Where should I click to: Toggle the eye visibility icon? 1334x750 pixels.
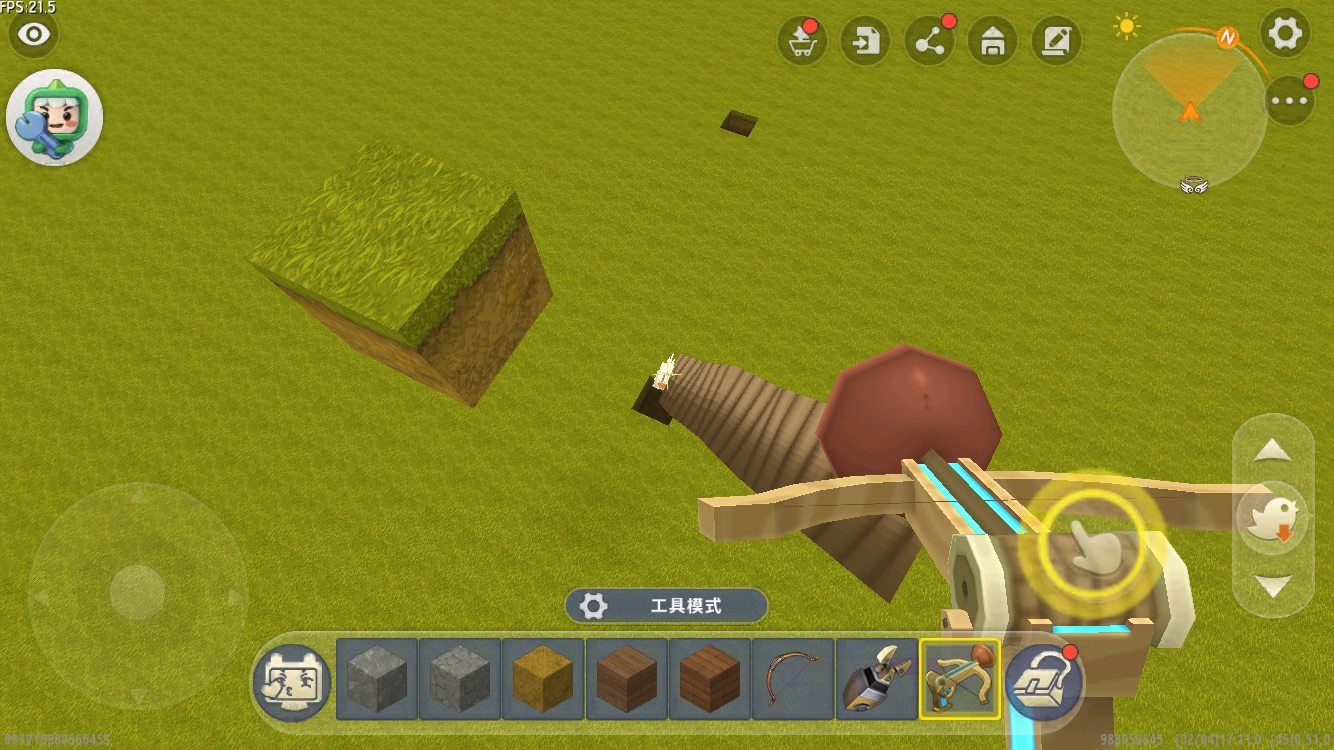pos(34,35)
